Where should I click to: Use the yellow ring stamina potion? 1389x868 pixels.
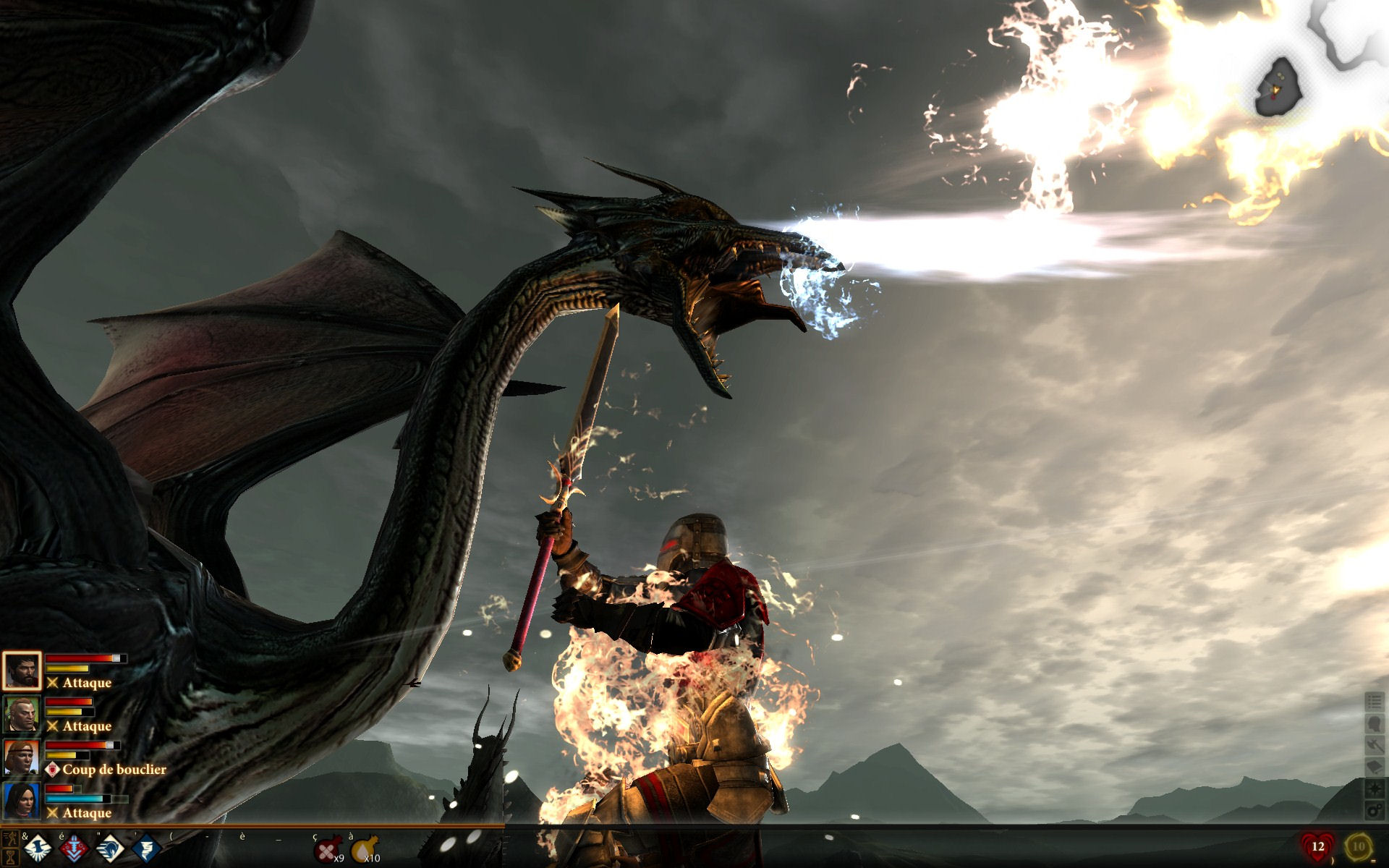(x=1358, y=846)
